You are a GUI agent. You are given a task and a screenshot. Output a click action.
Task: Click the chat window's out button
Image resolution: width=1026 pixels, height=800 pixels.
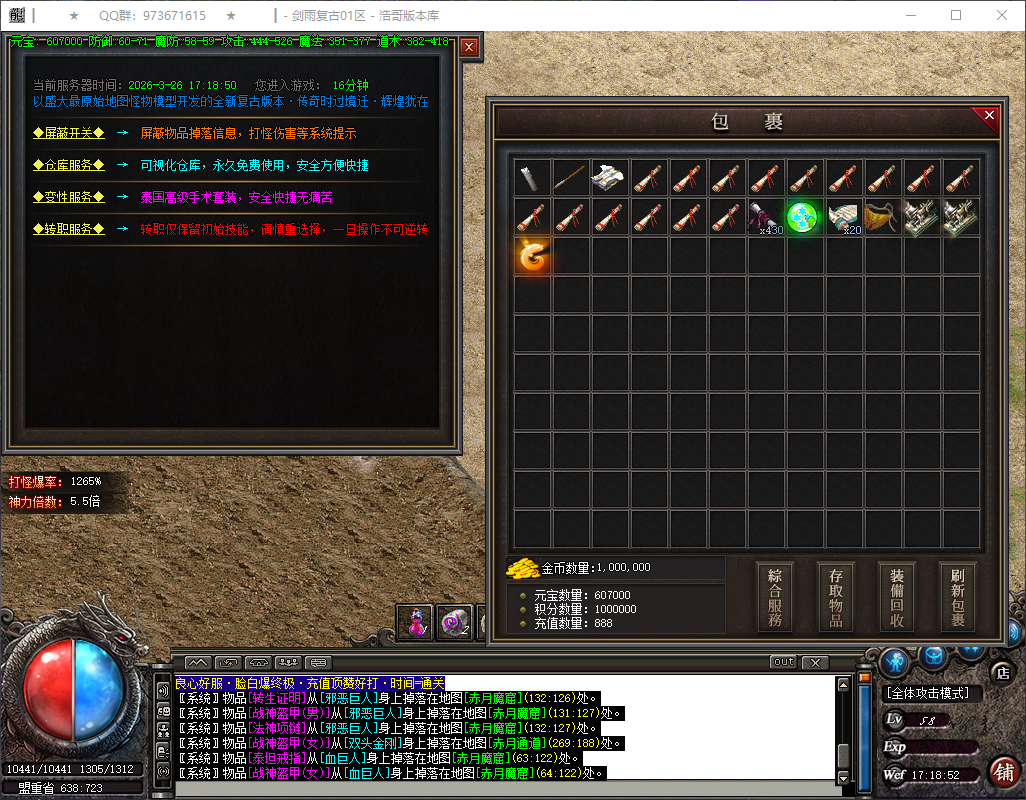783,662
